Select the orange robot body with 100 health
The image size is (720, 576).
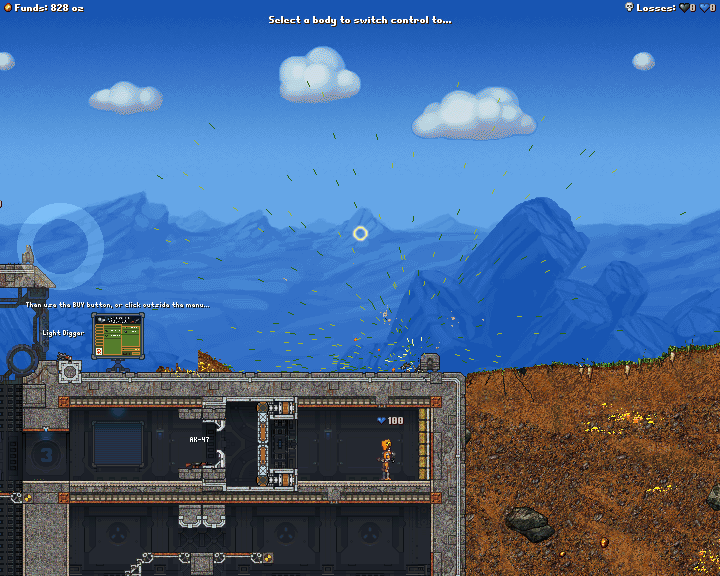[x=385, y=459]
